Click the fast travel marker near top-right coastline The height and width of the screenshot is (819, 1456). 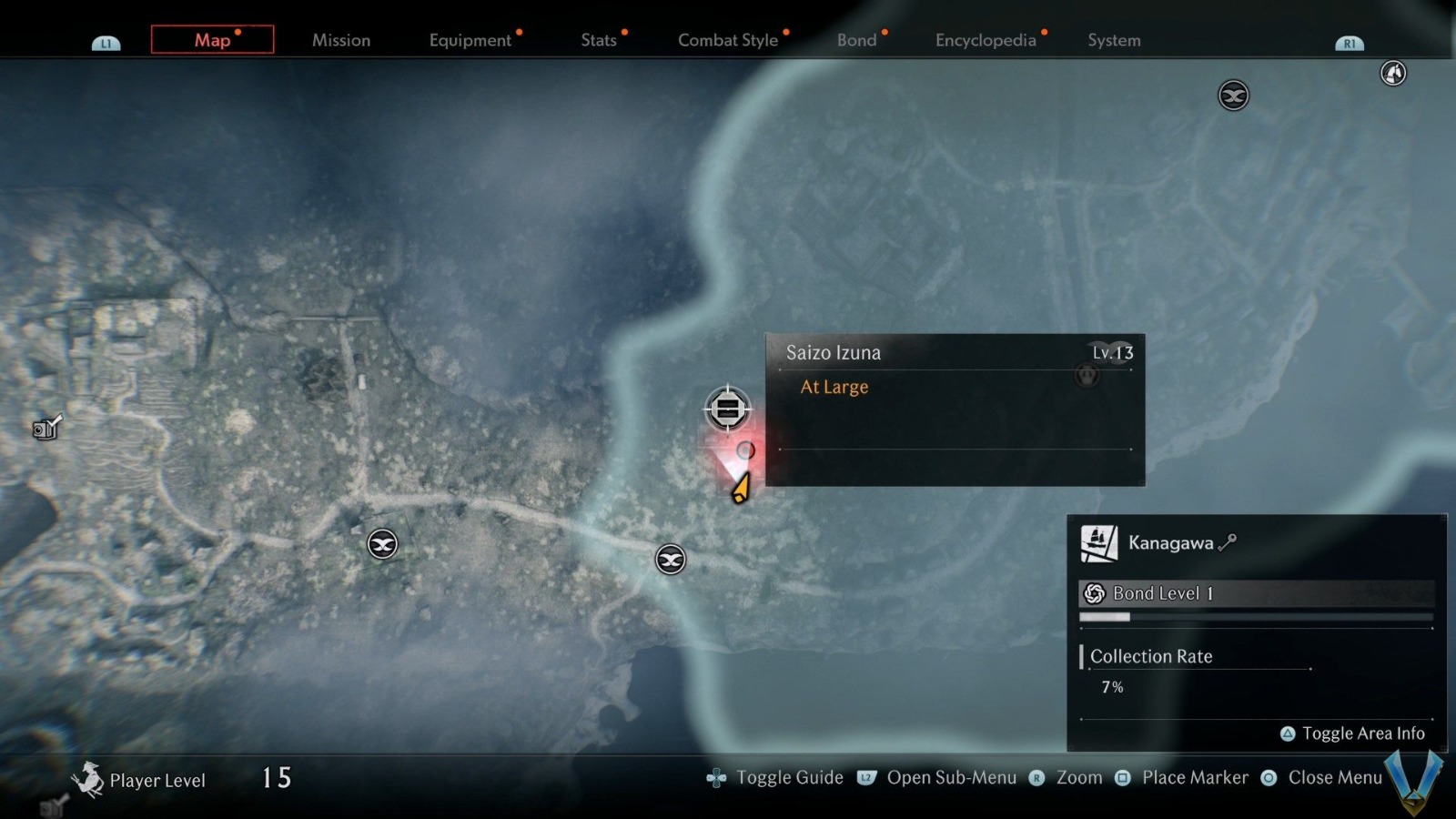1233,95
